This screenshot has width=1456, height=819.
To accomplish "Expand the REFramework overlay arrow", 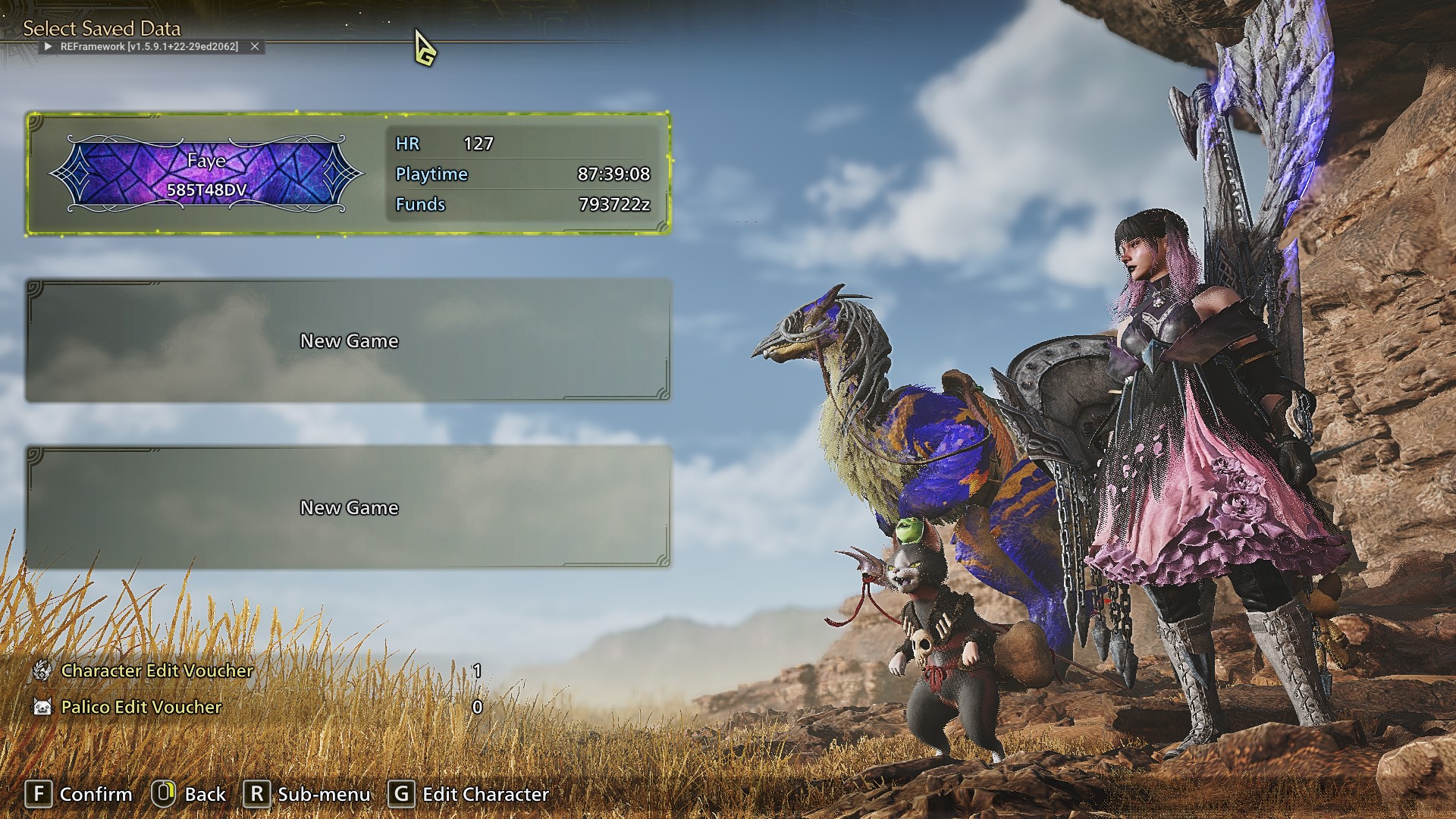I will 48,47.
